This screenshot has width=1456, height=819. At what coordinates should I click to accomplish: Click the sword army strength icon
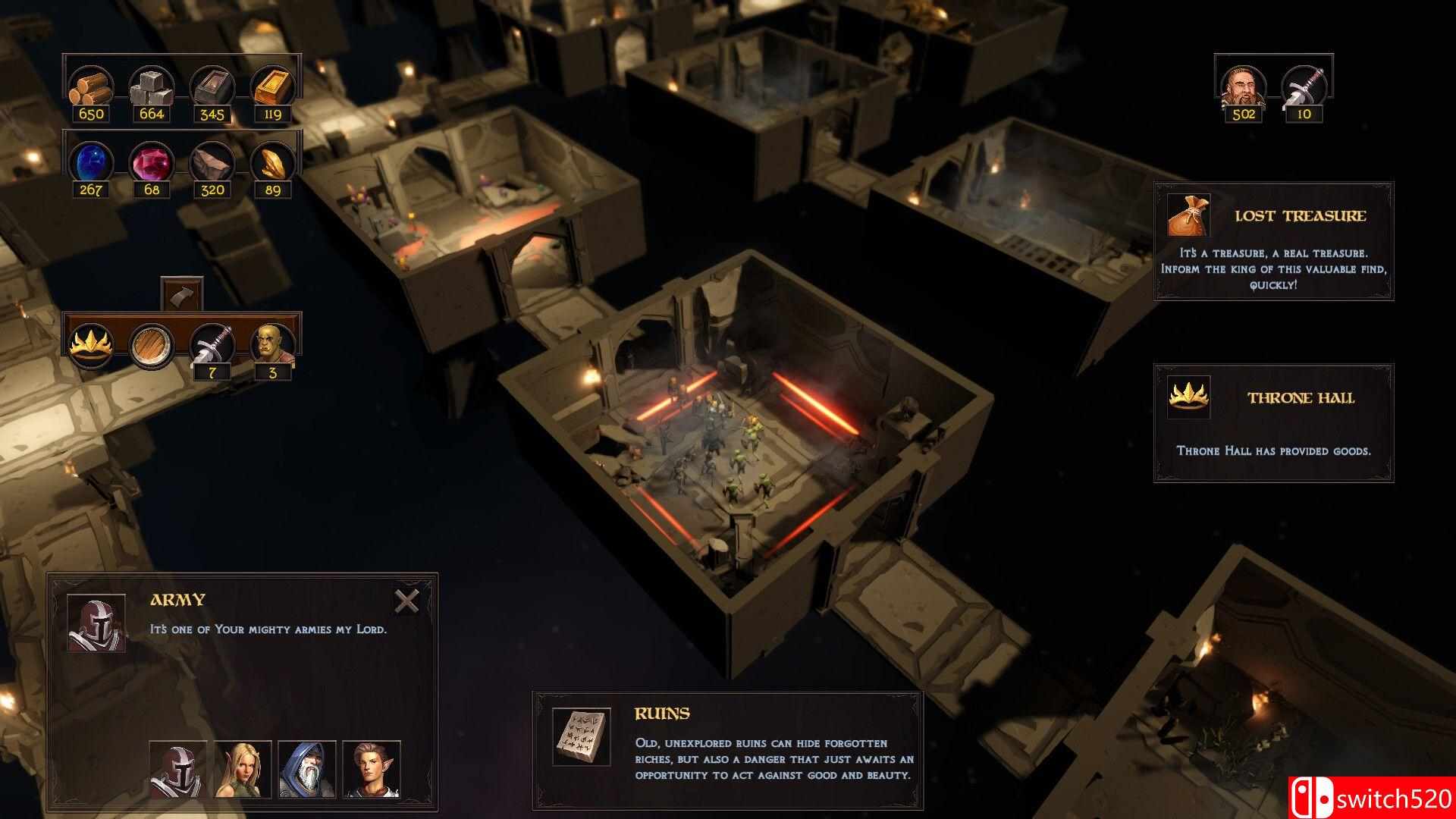(x=1304, y=86)
